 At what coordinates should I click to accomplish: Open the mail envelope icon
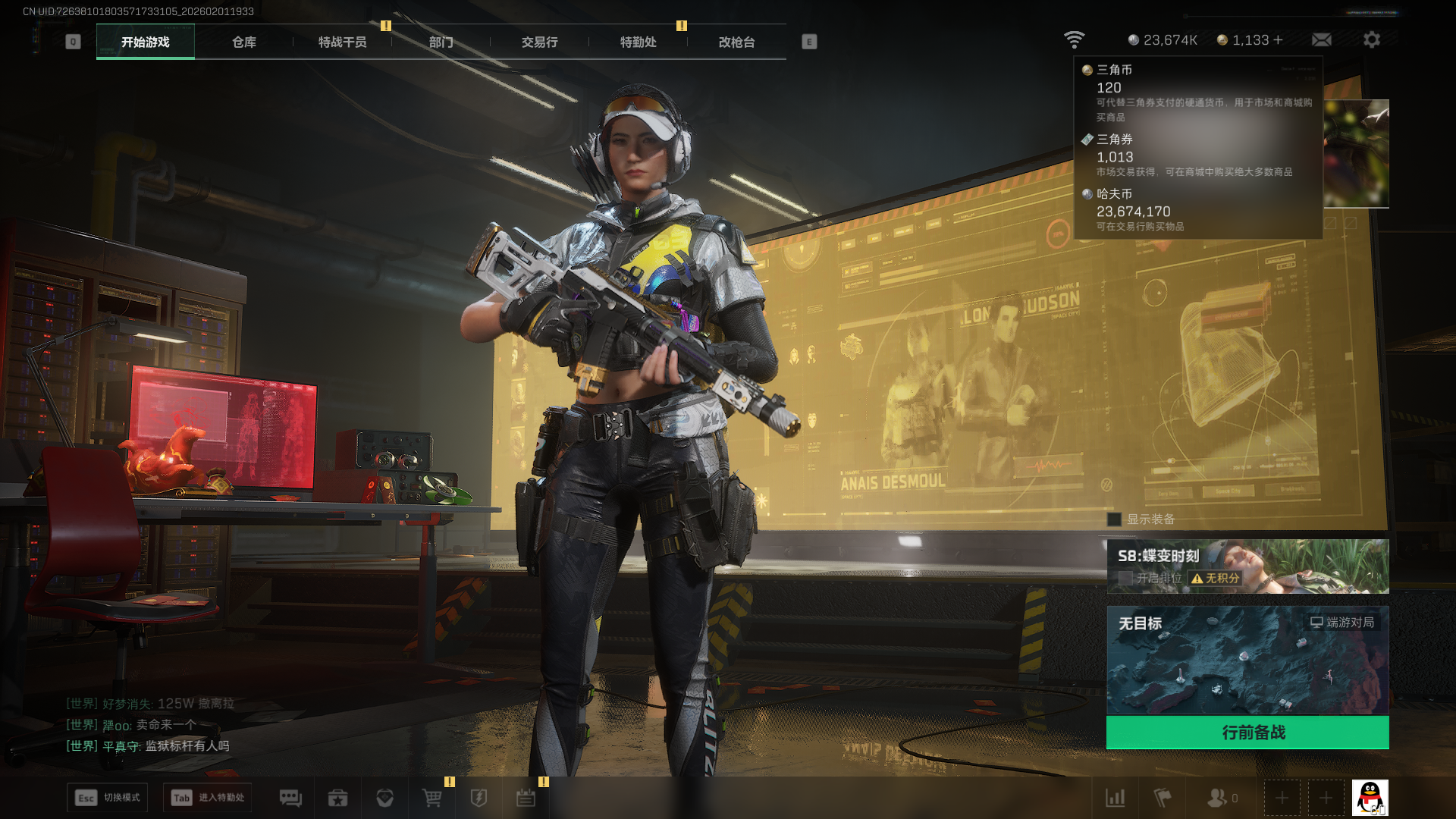[x=1321, y=40]
